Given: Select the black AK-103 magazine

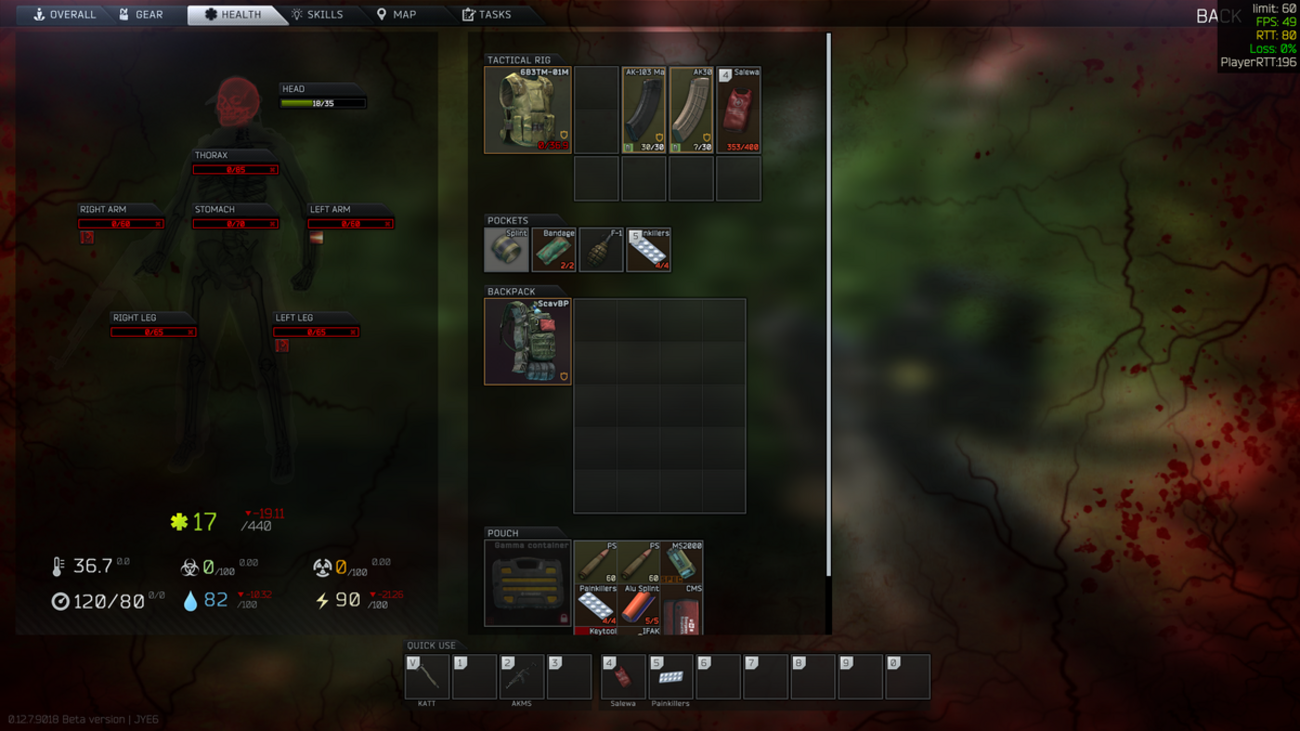Looking at the screenshot, I should pyautogui.click(x=644, y=110).
